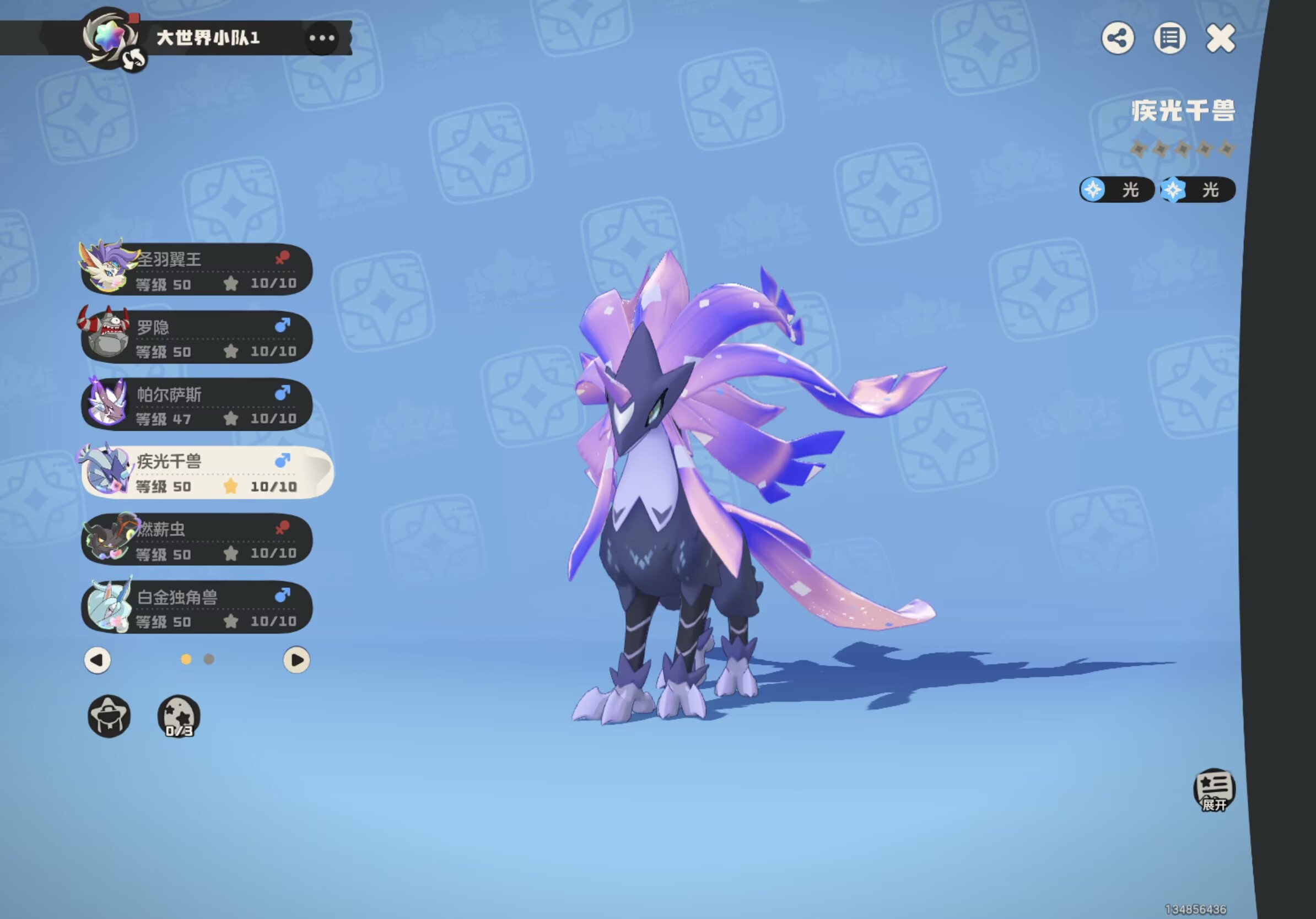The height and width of the screenshot is (919, 1316).
Task: Select 圣羽翼王 in the team list
Action: click(197, 270)
